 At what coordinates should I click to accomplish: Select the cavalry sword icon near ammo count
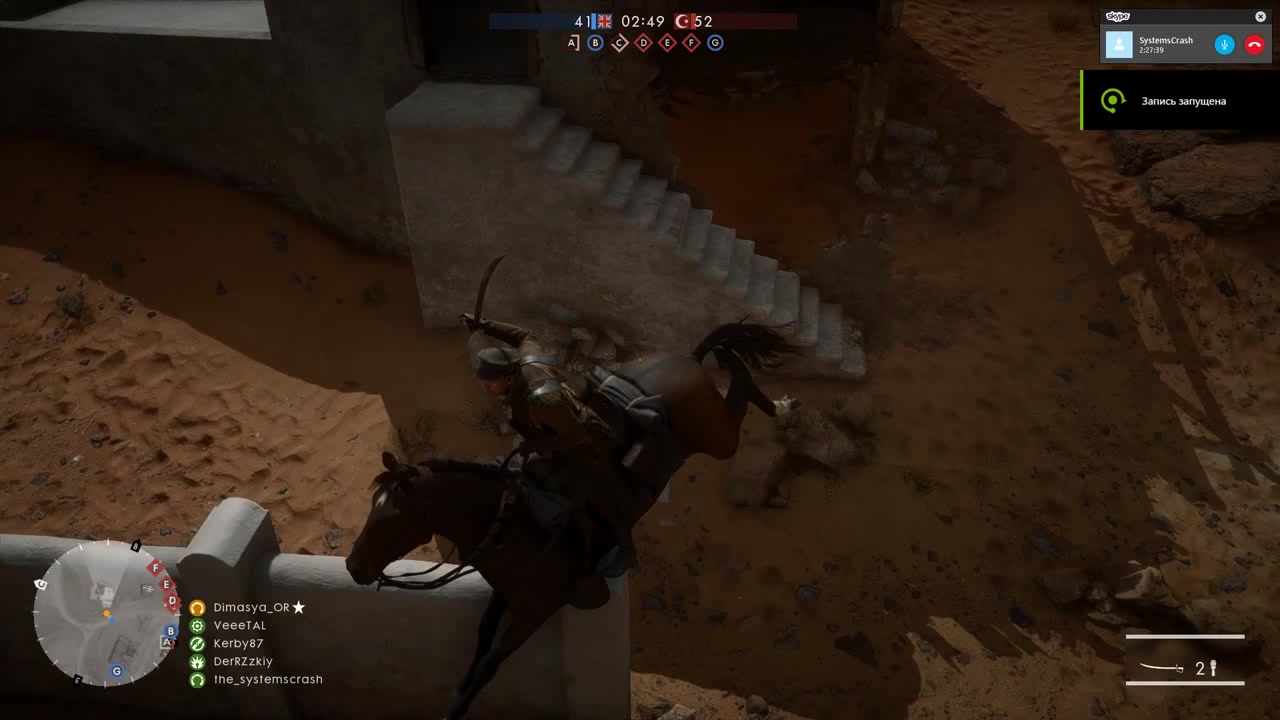tap(1160, 668)
